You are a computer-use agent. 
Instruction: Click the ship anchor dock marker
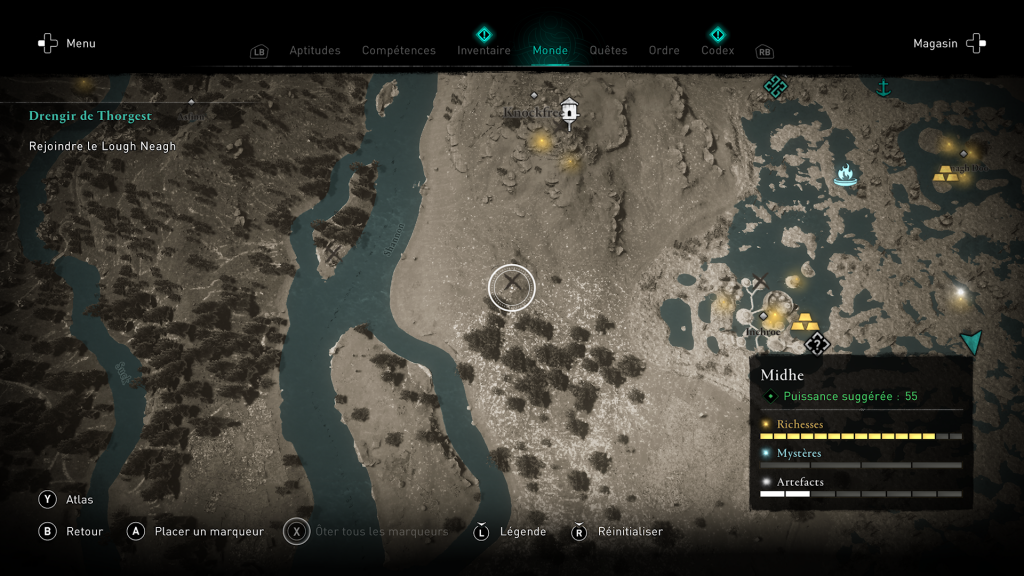pyautogui.click(x=883, y=89)
